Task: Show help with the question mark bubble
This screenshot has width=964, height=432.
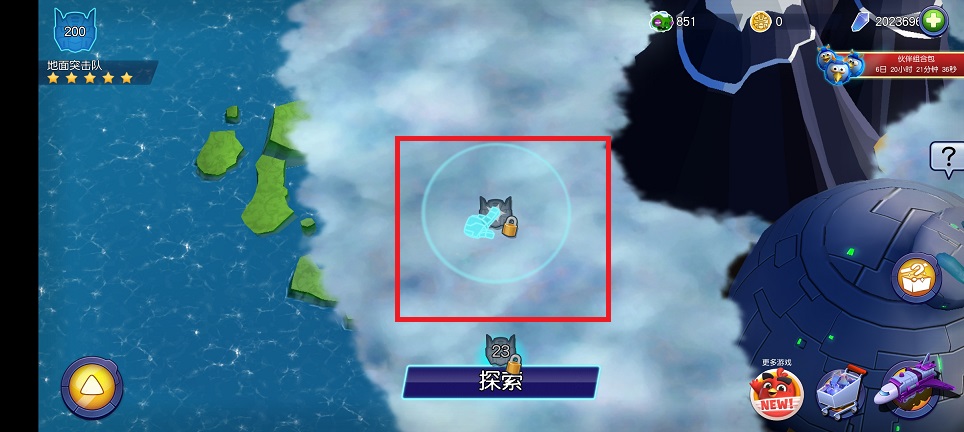Action: (x=946, y=157)
